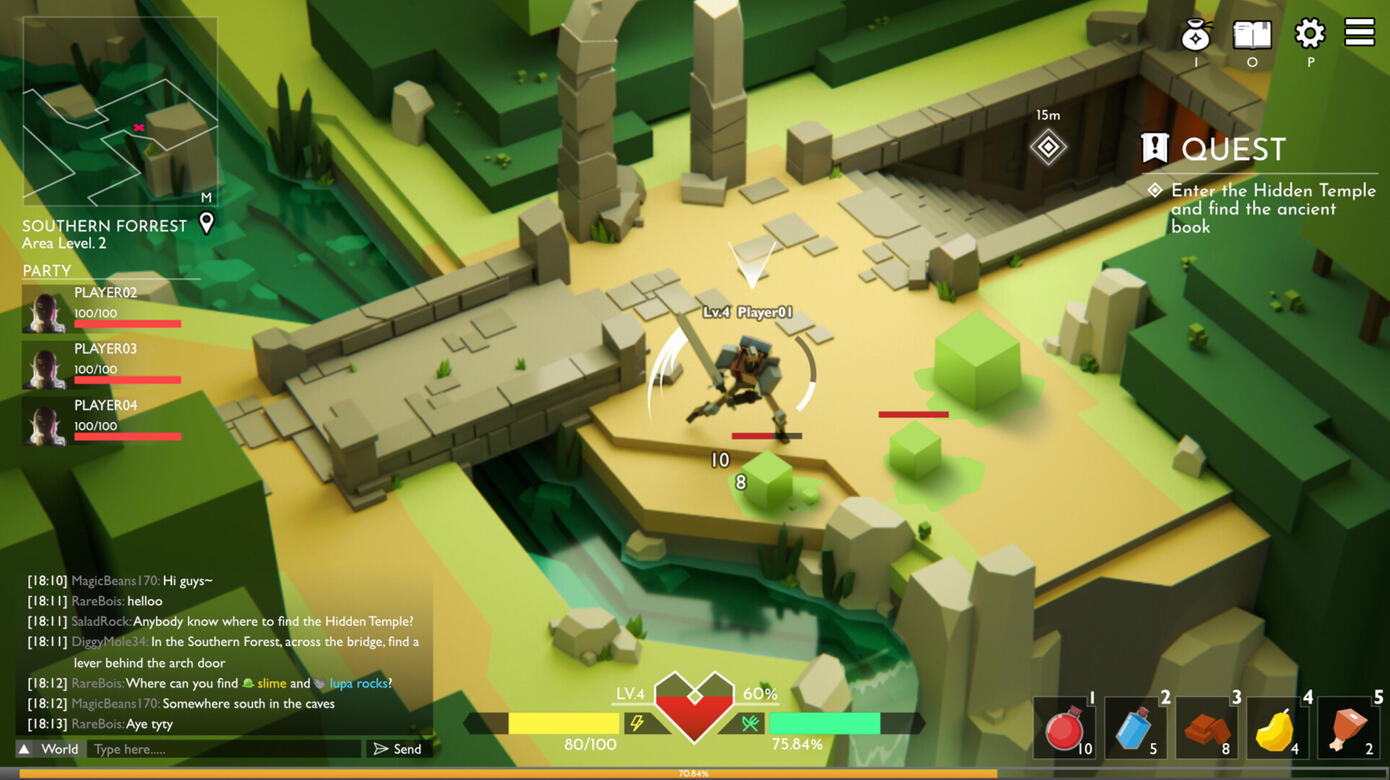1390x780 pixels.
Task: Click the chat text input field
Action: click(224, 749)
